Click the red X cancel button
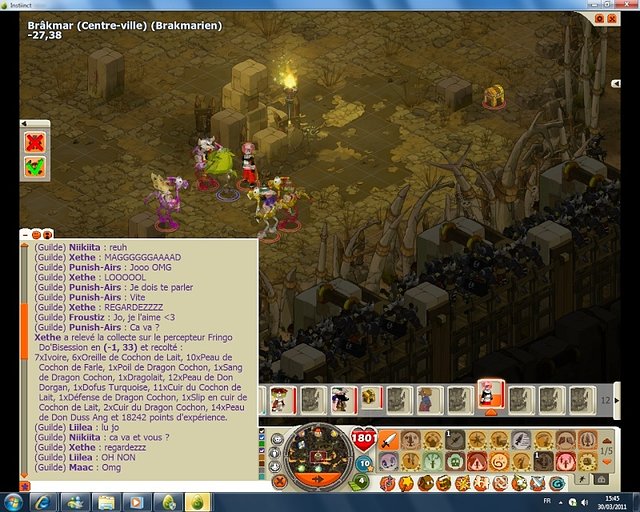 click(35, 142)
